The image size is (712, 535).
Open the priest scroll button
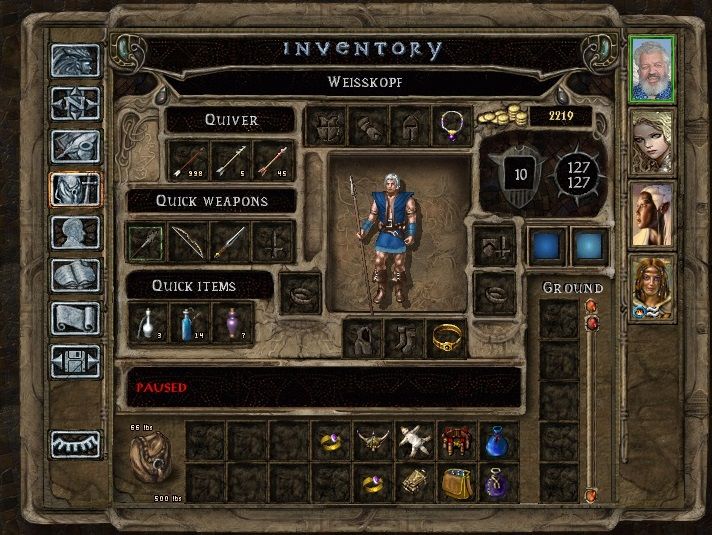77,318
